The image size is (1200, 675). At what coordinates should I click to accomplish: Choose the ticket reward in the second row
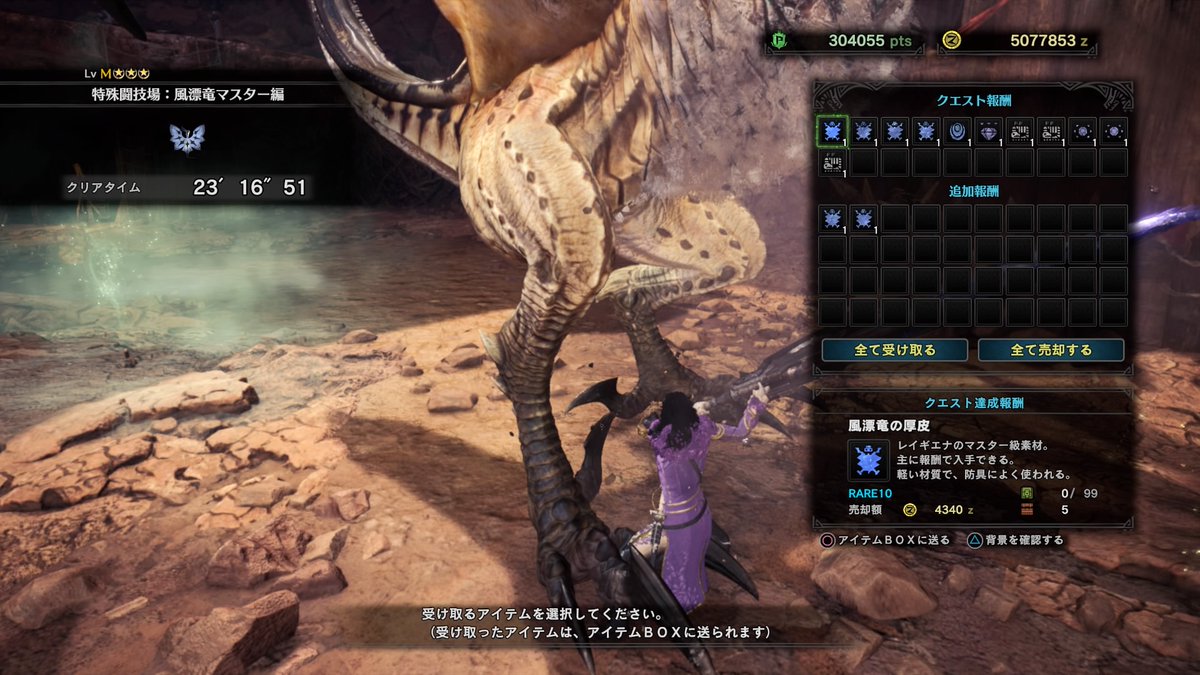point(832,162)
